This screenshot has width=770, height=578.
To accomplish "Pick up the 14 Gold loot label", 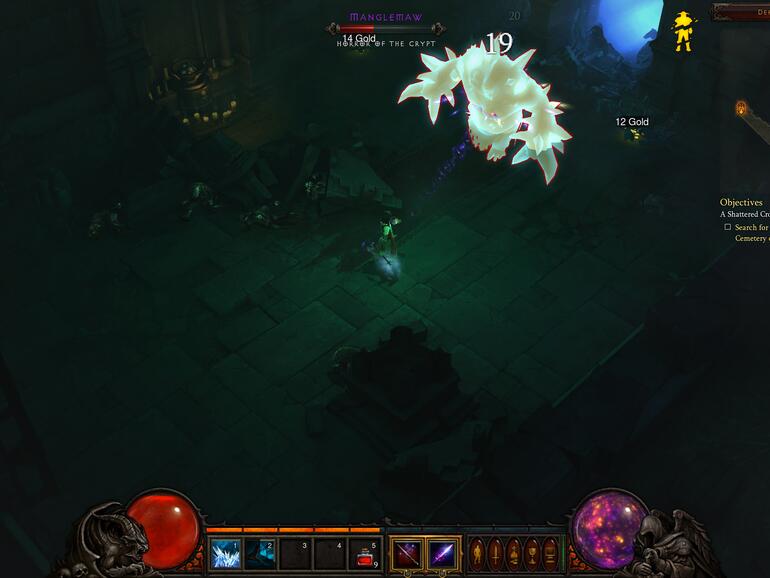I will pos(359,39).
